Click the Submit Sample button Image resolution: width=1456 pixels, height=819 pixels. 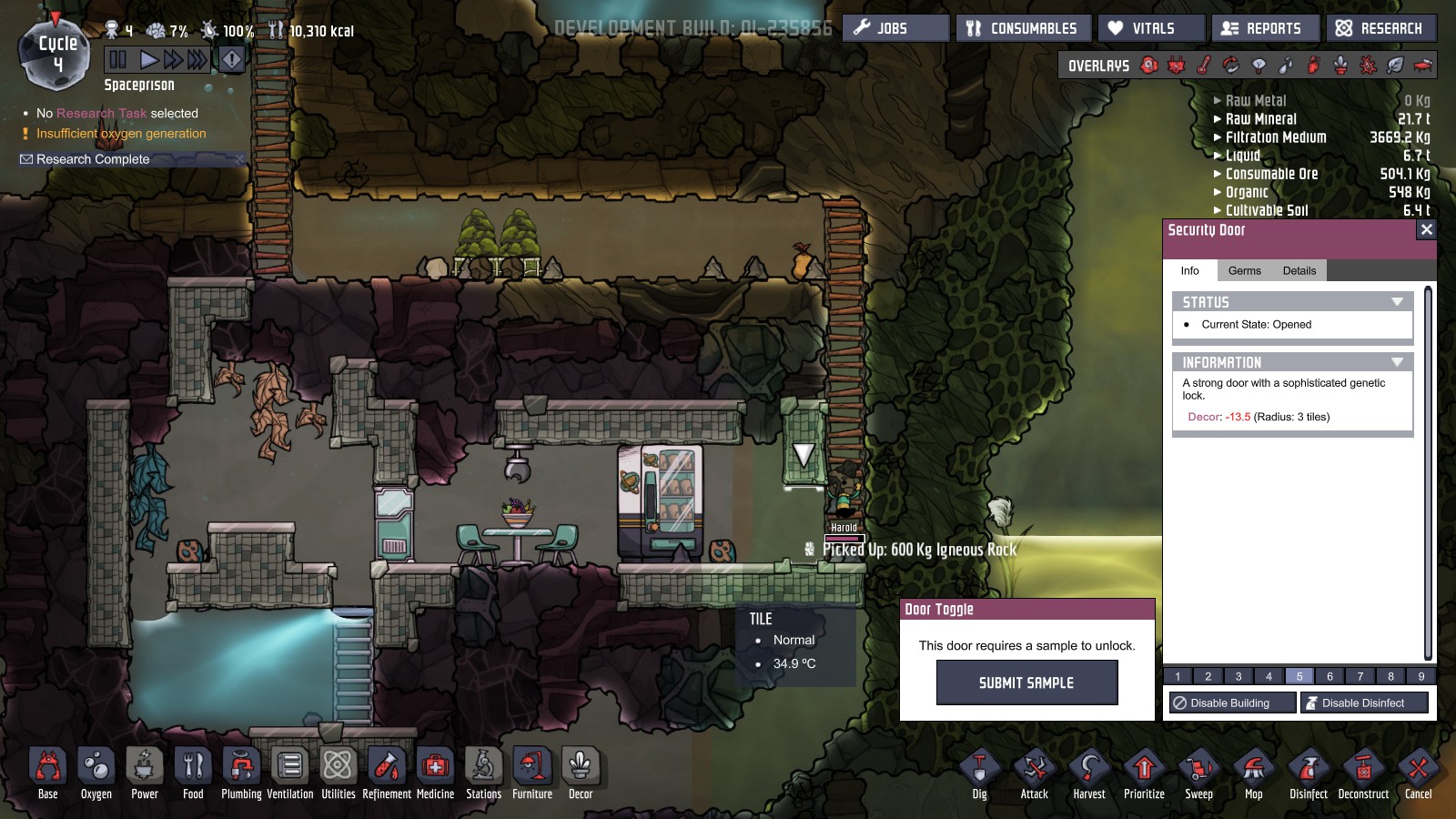click(x=1026, y=682)
